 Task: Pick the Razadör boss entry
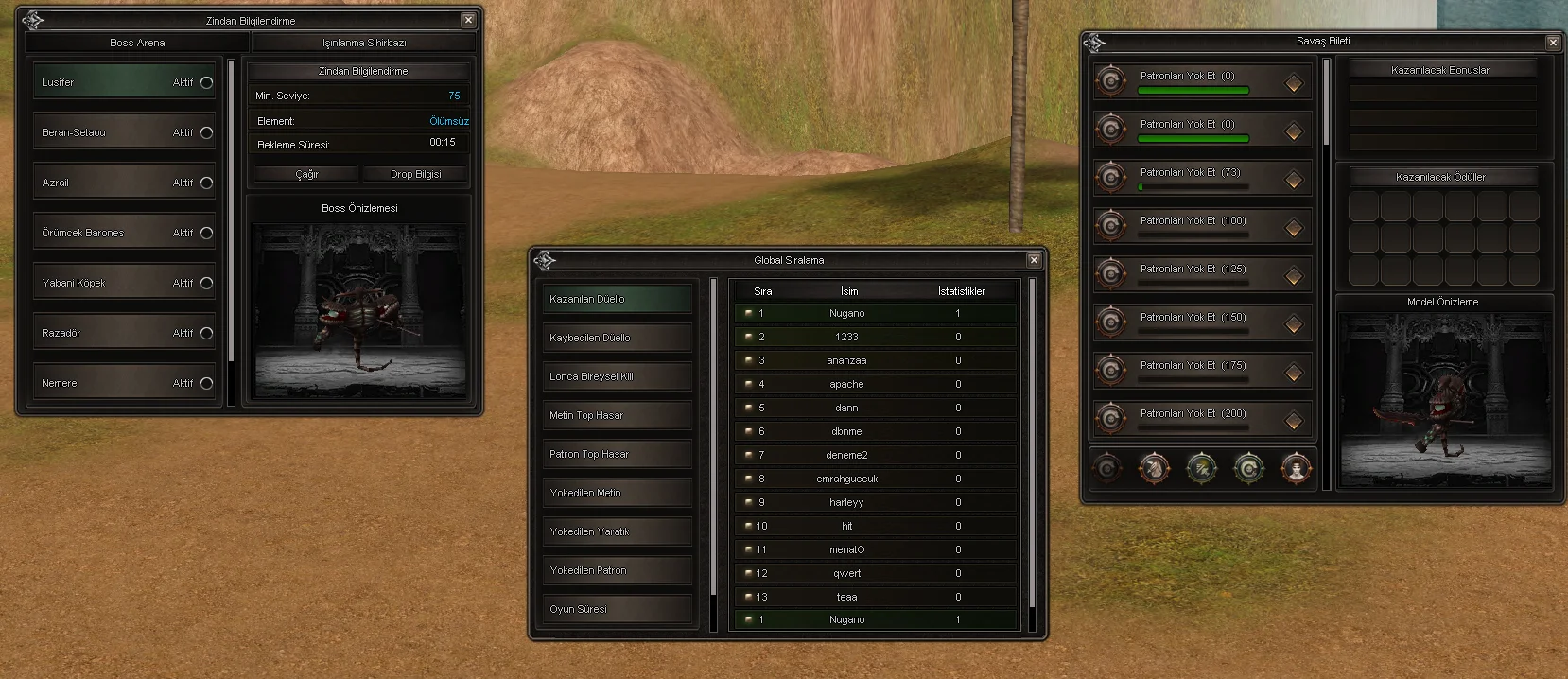click(124, 333)
